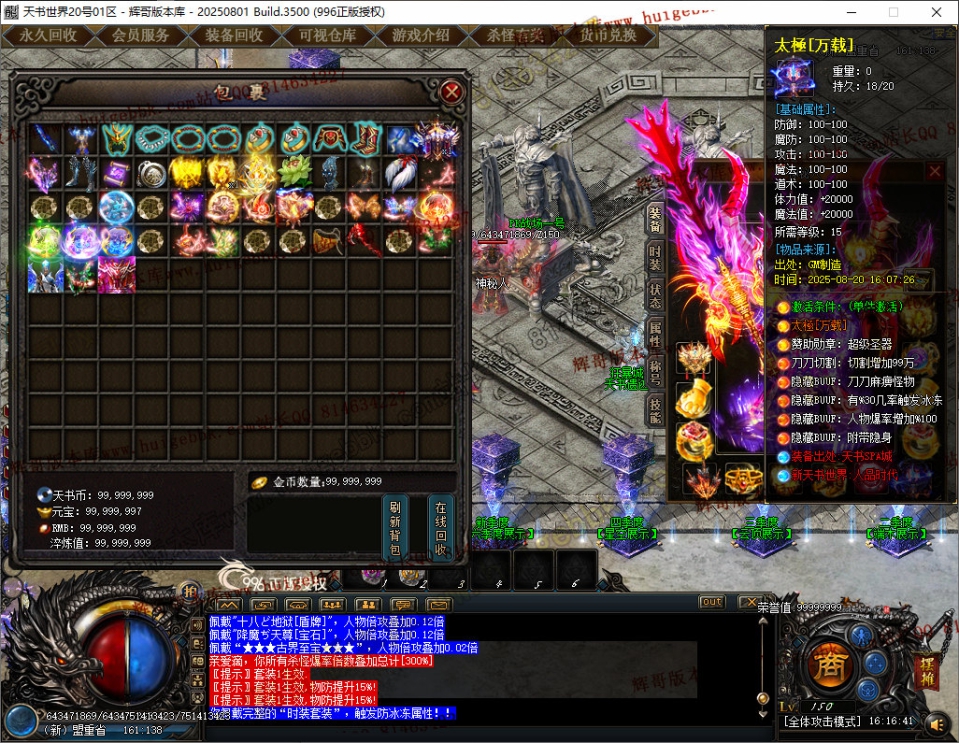Viewport: 959px width, 743px height.
Task: Close the 包裹 inventory window
Action: (x=452, y=92)
